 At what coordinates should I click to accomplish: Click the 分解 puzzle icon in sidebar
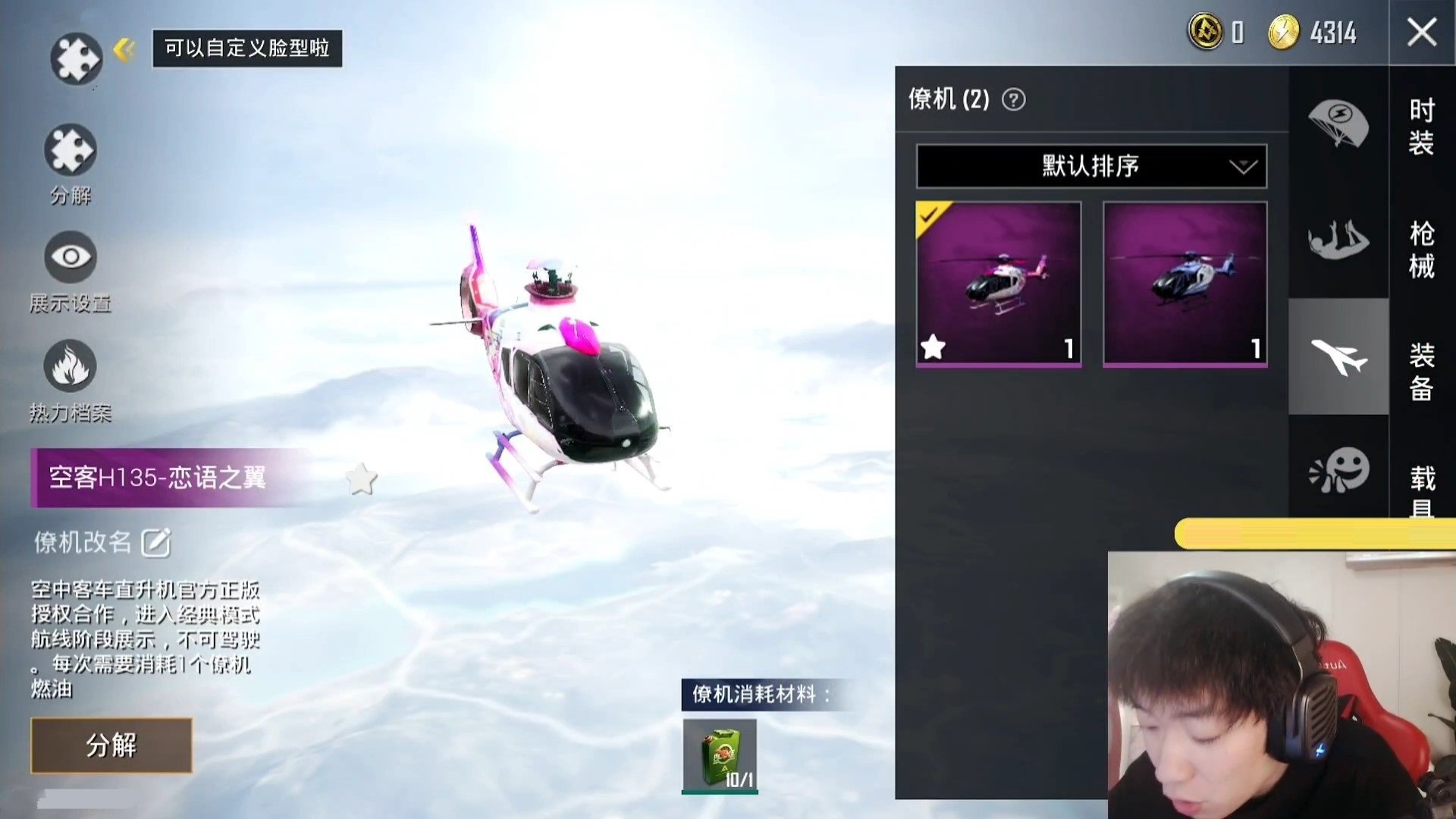pos(71,150)
